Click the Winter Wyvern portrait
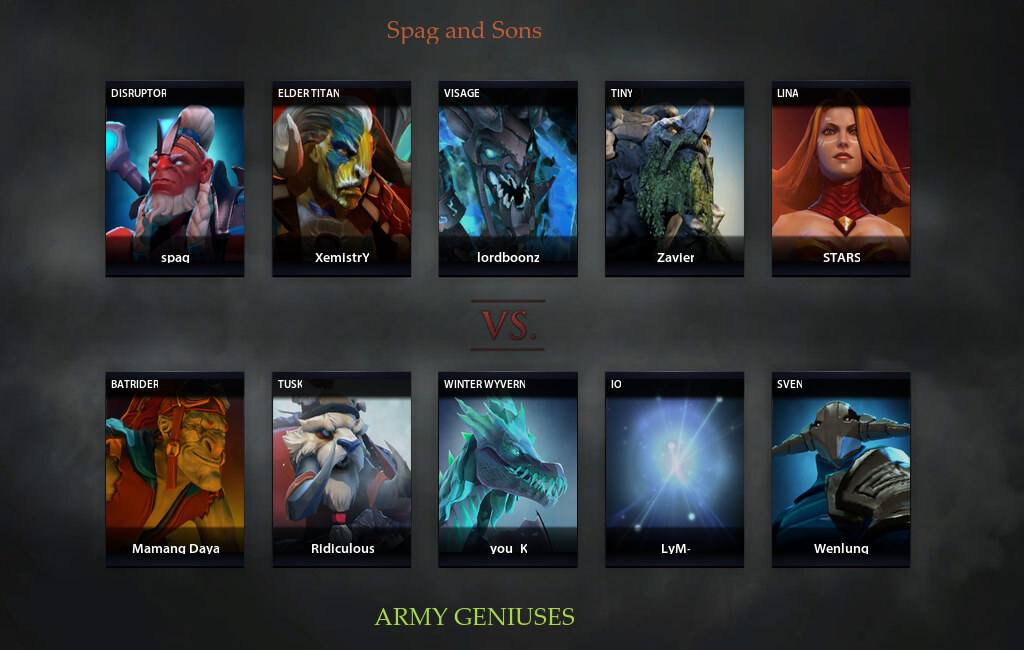The height and width of the screenshot is (650, 1024). 508,469
